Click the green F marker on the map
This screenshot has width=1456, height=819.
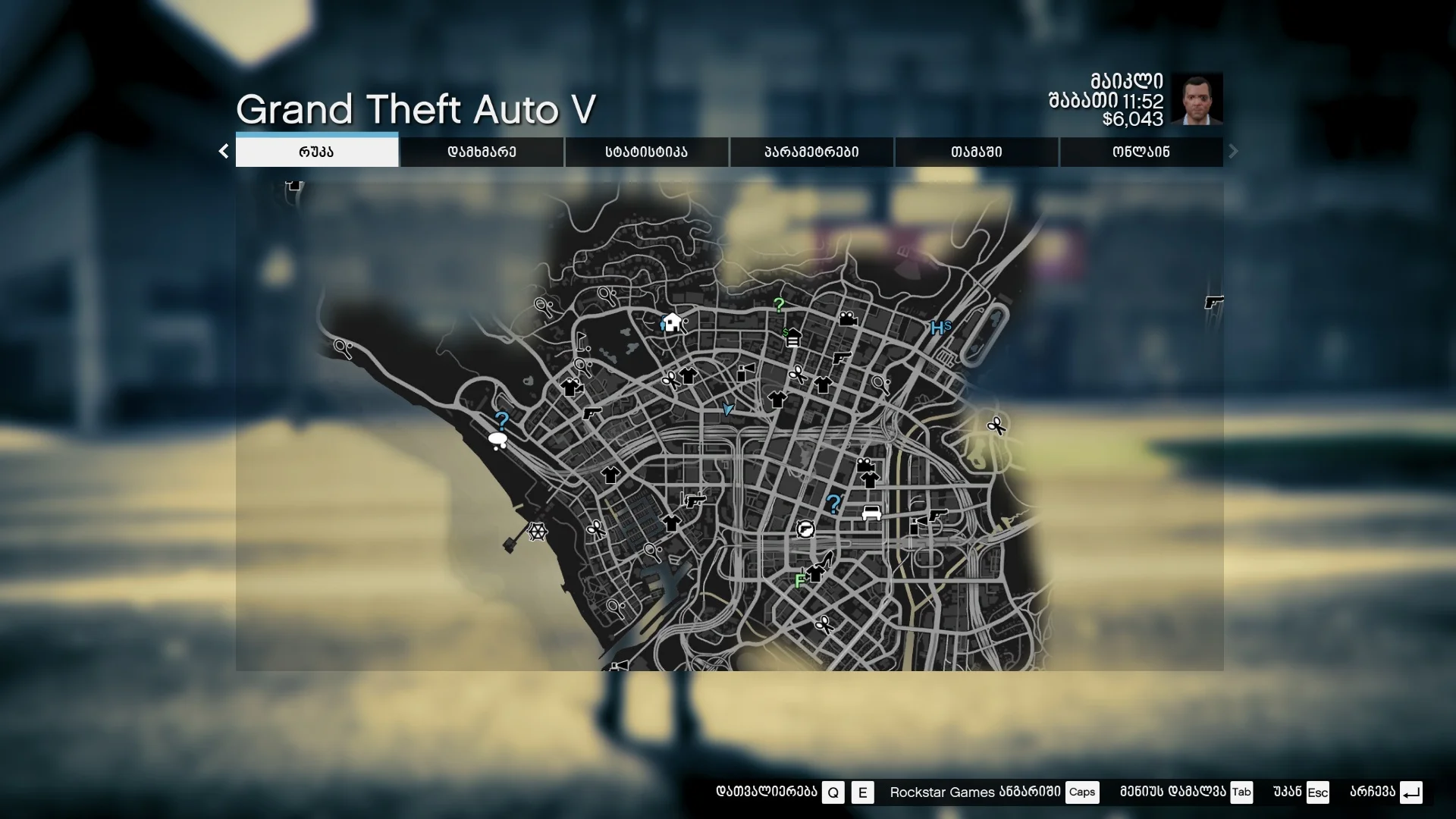pos(799,582)
